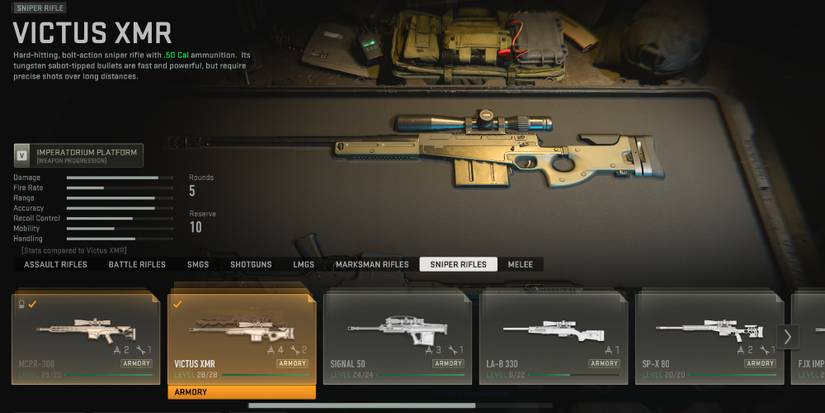Switch to the LMGs tab
Image resolution: width=825 pixels, height=413 pixels.
click(x=303, y=264)
